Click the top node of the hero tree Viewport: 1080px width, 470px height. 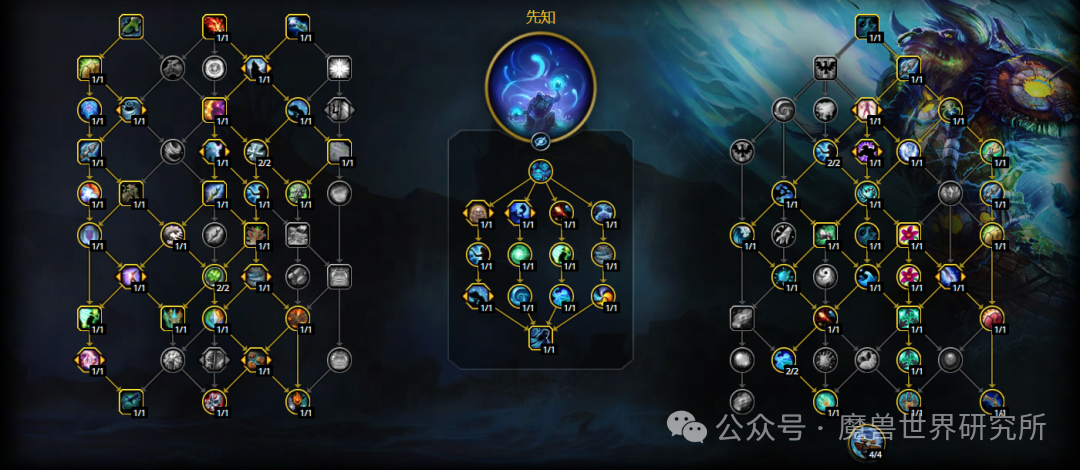pos(540,171)
